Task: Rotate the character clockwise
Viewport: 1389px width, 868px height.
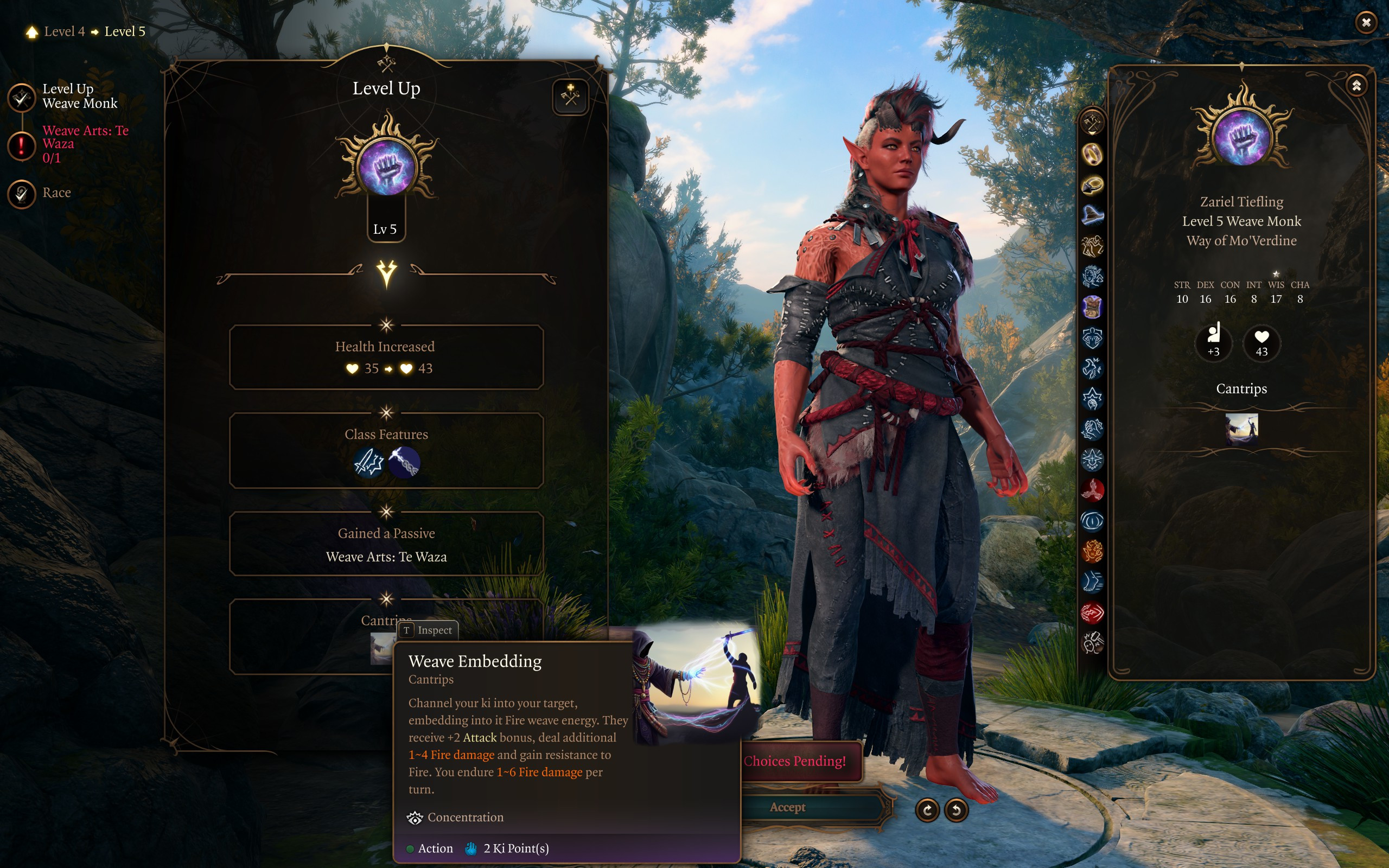Action: pyautogui.click(x=927, y=810)
